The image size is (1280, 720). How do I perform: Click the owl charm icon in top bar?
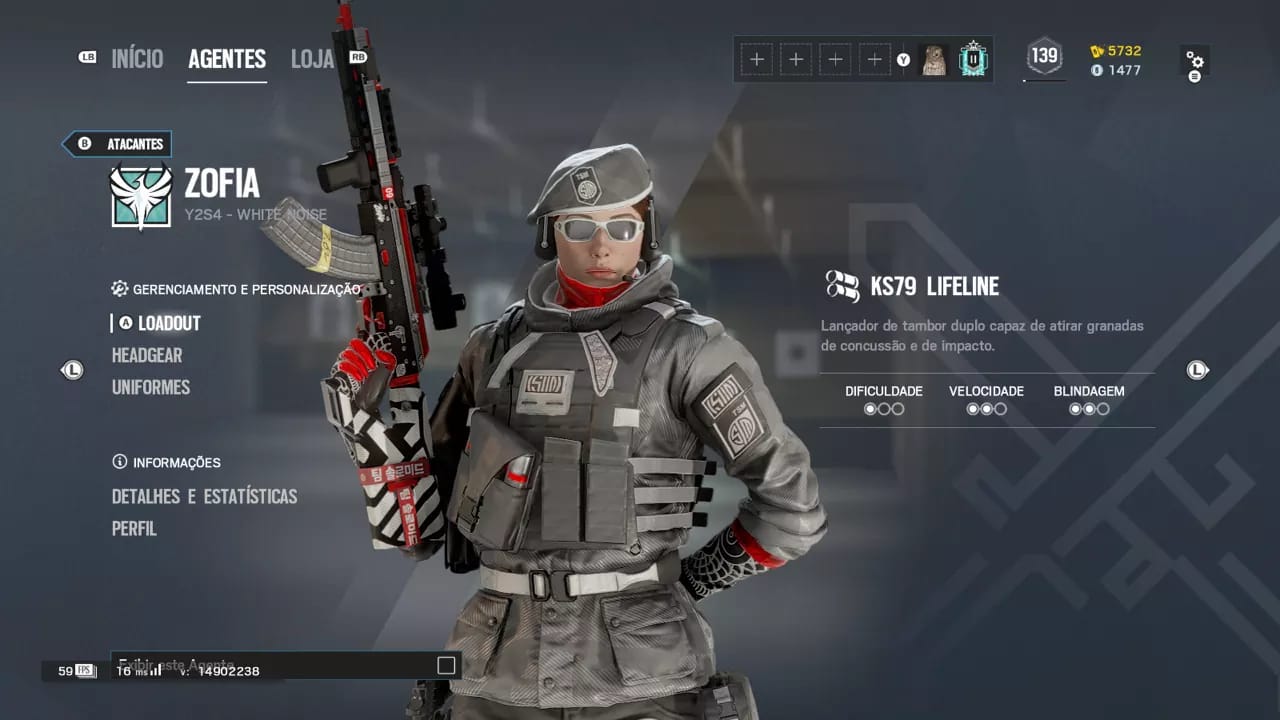point(935,59)
